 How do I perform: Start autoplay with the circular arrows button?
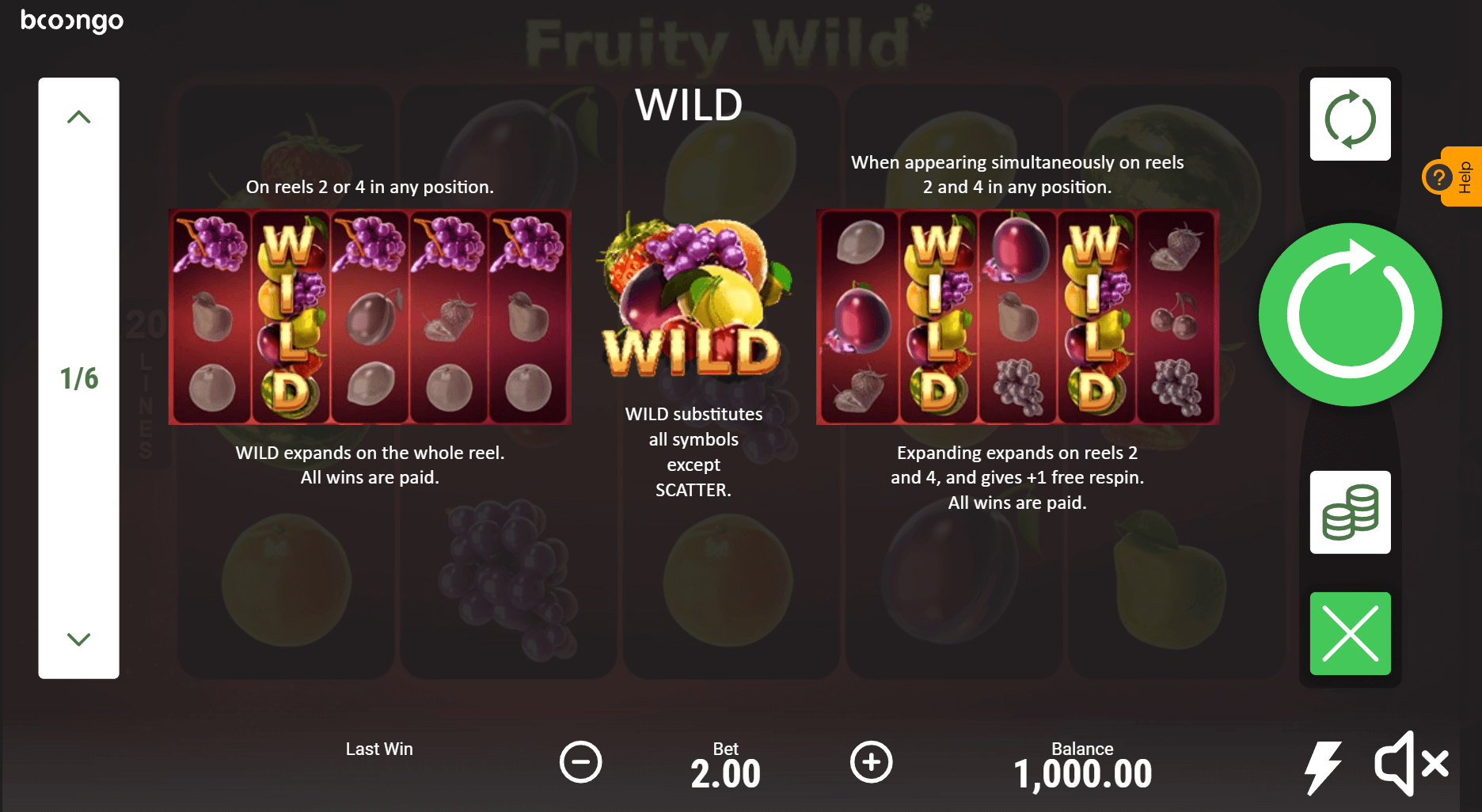[x=1350, y=120]
